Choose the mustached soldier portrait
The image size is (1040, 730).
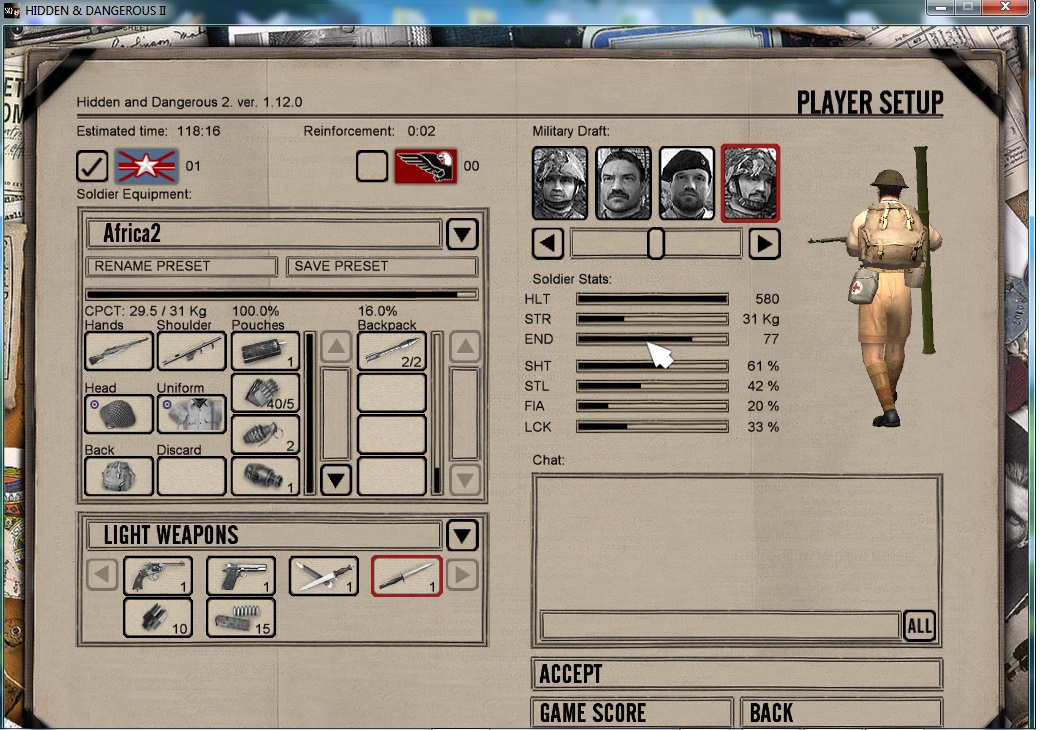623,184
